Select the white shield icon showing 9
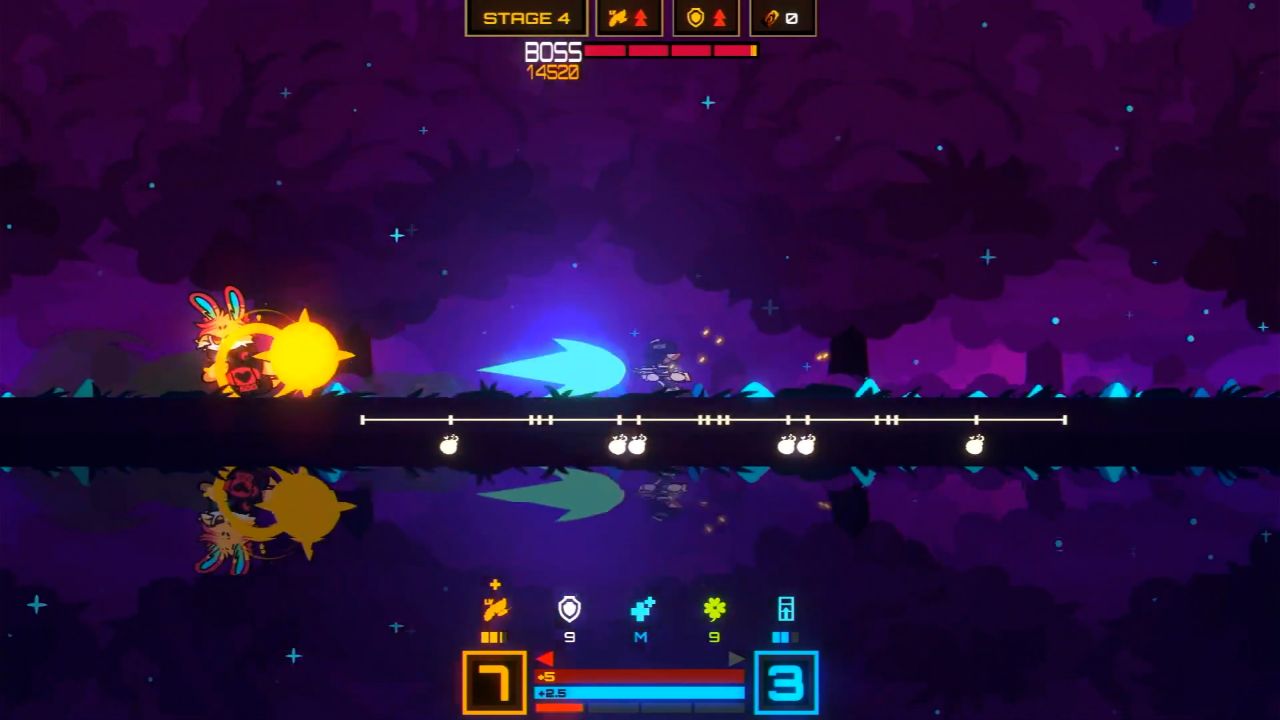The width and height of the screenshot is (1280, 720). click(x=568, y=610)
